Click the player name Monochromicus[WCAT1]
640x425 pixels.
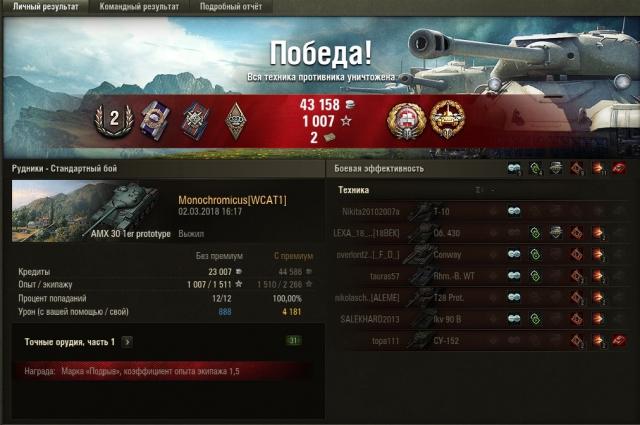pos(232,200)
